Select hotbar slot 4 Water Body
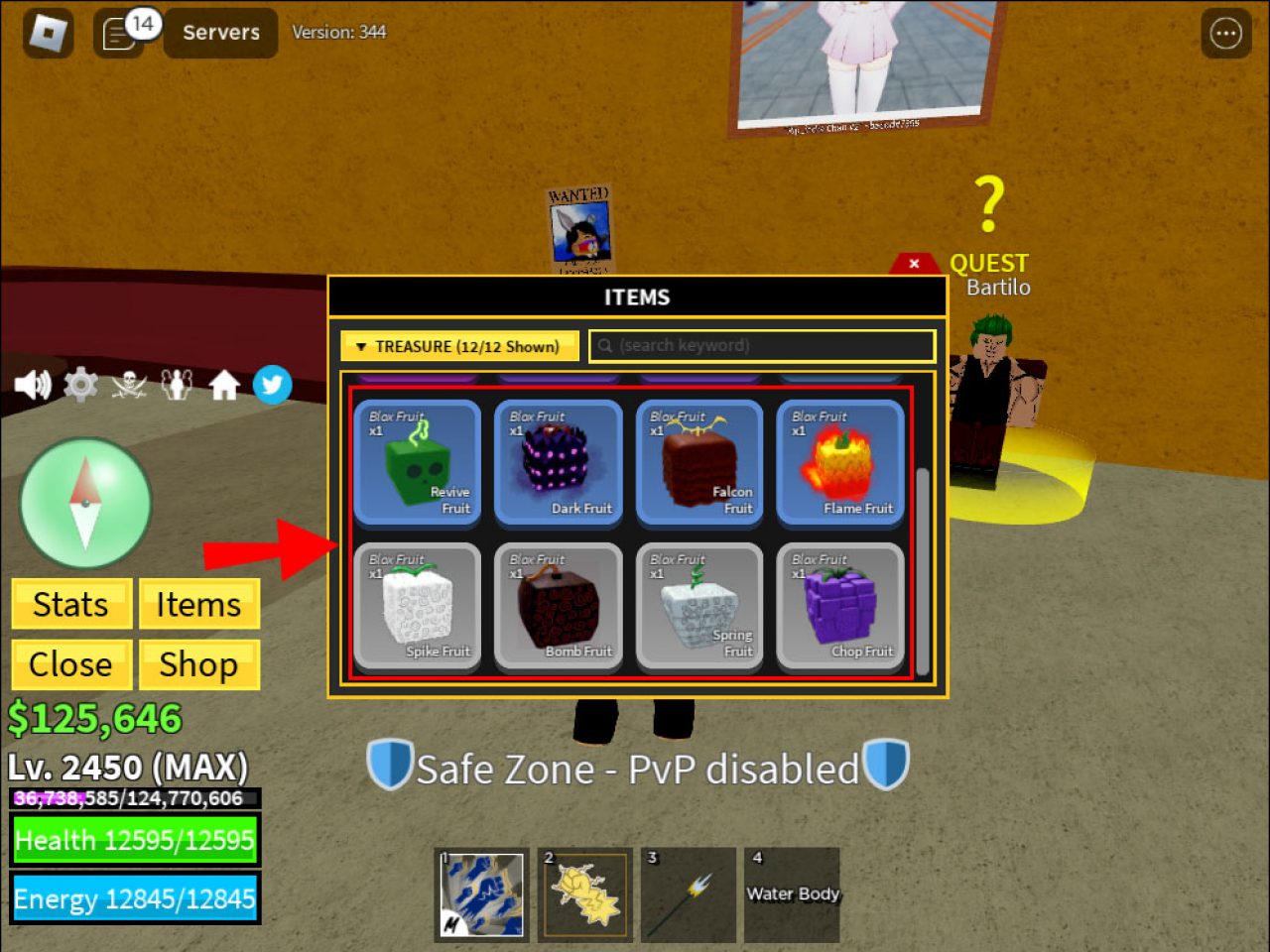This screenshot has height=952, width=1270. point(791,894)
